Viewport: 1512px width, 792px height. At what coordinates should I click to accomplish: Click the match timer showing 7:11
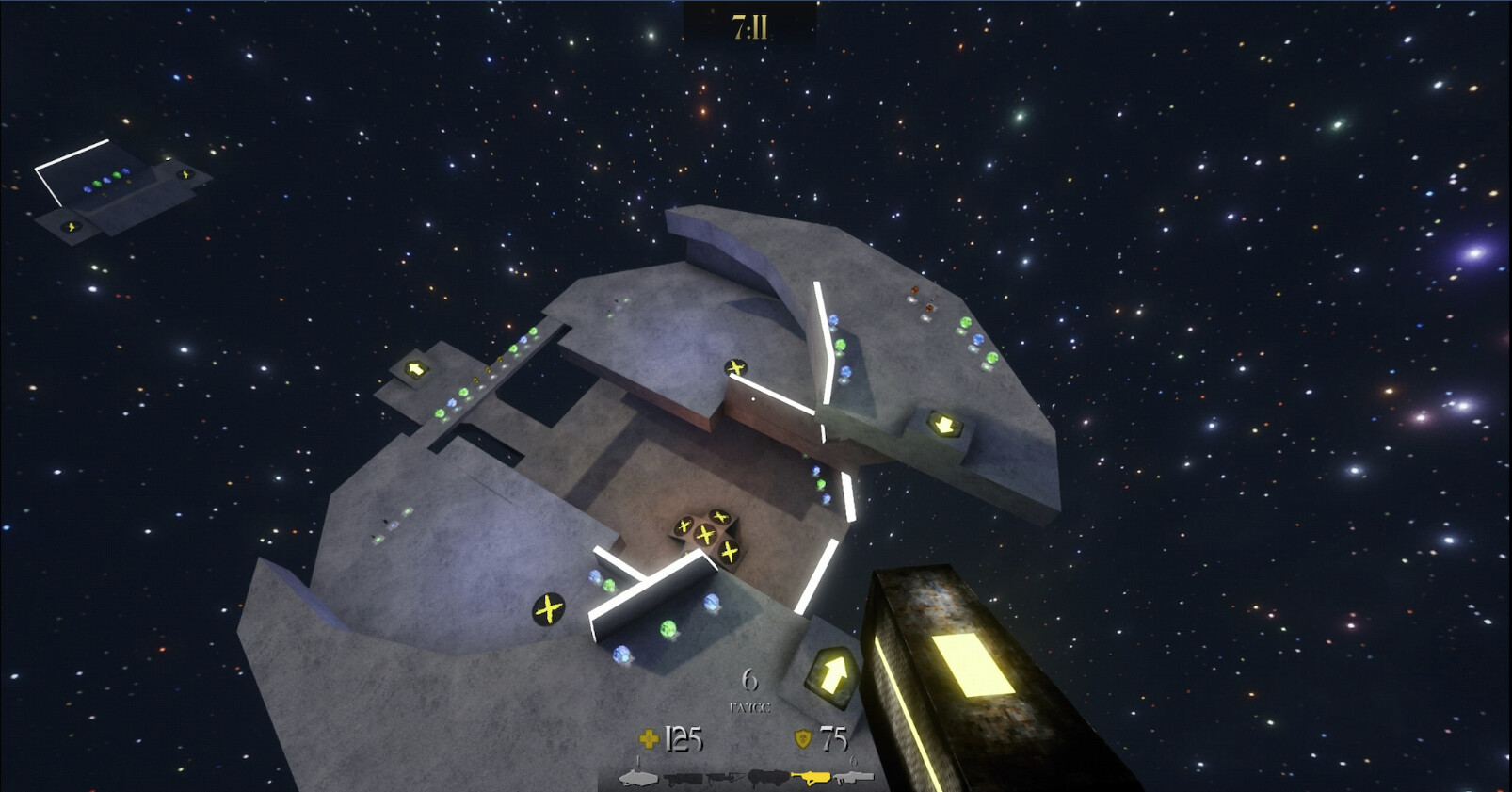[749, 24]
